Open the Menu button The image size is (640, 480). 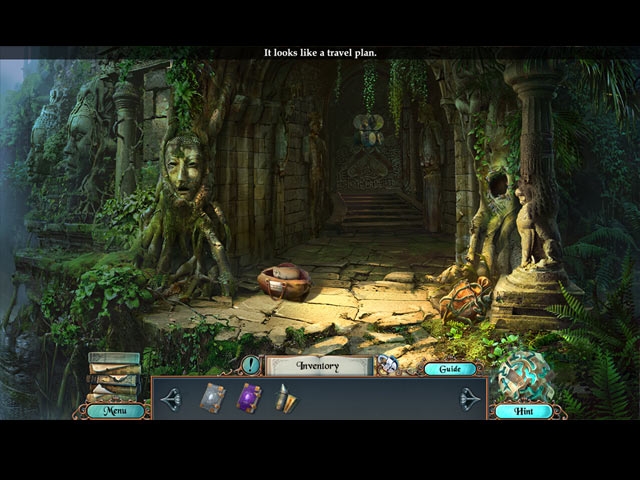point(115,410)
